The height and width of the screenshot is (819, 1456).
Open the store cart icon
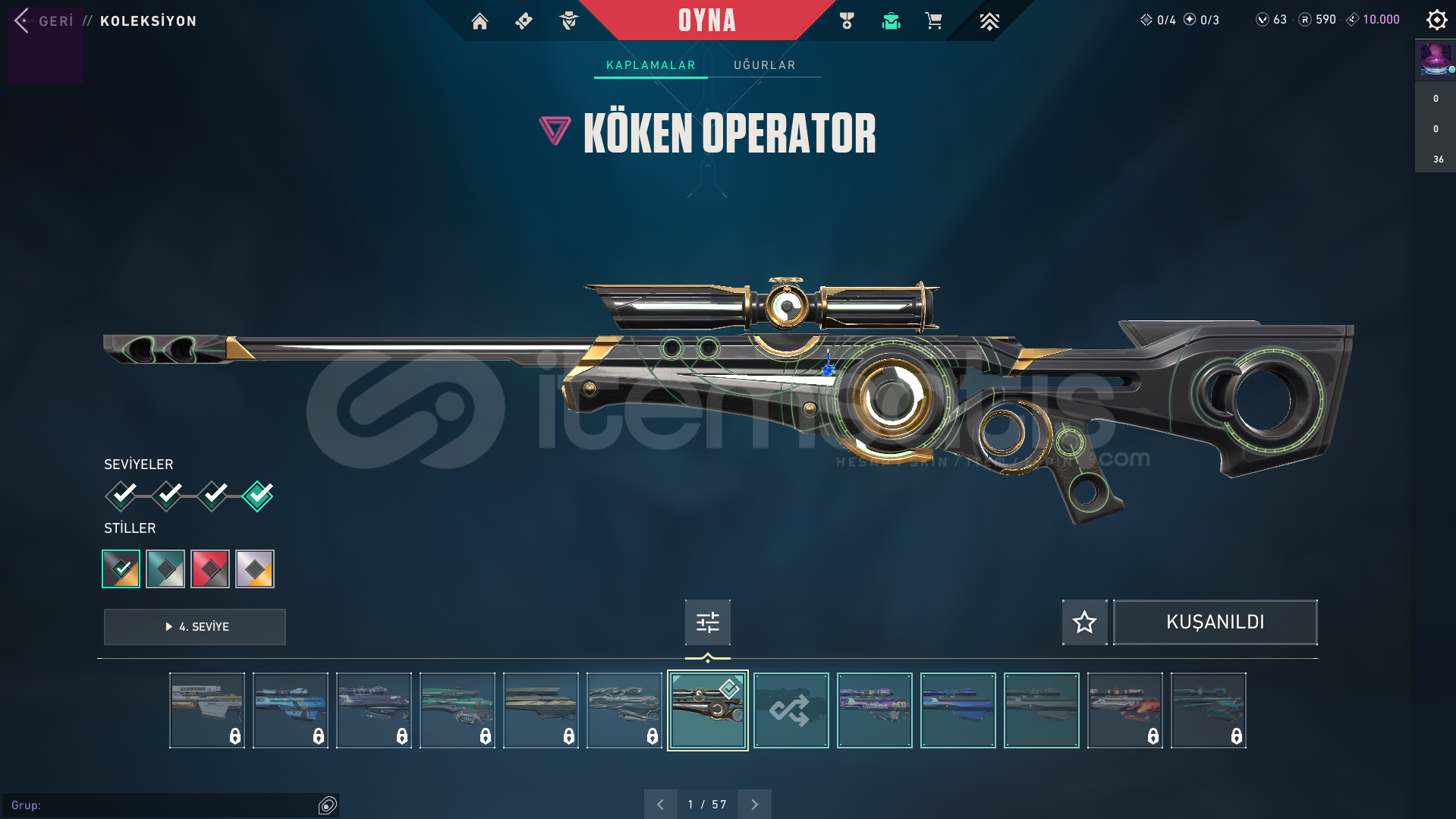click(x=933, y=21)
